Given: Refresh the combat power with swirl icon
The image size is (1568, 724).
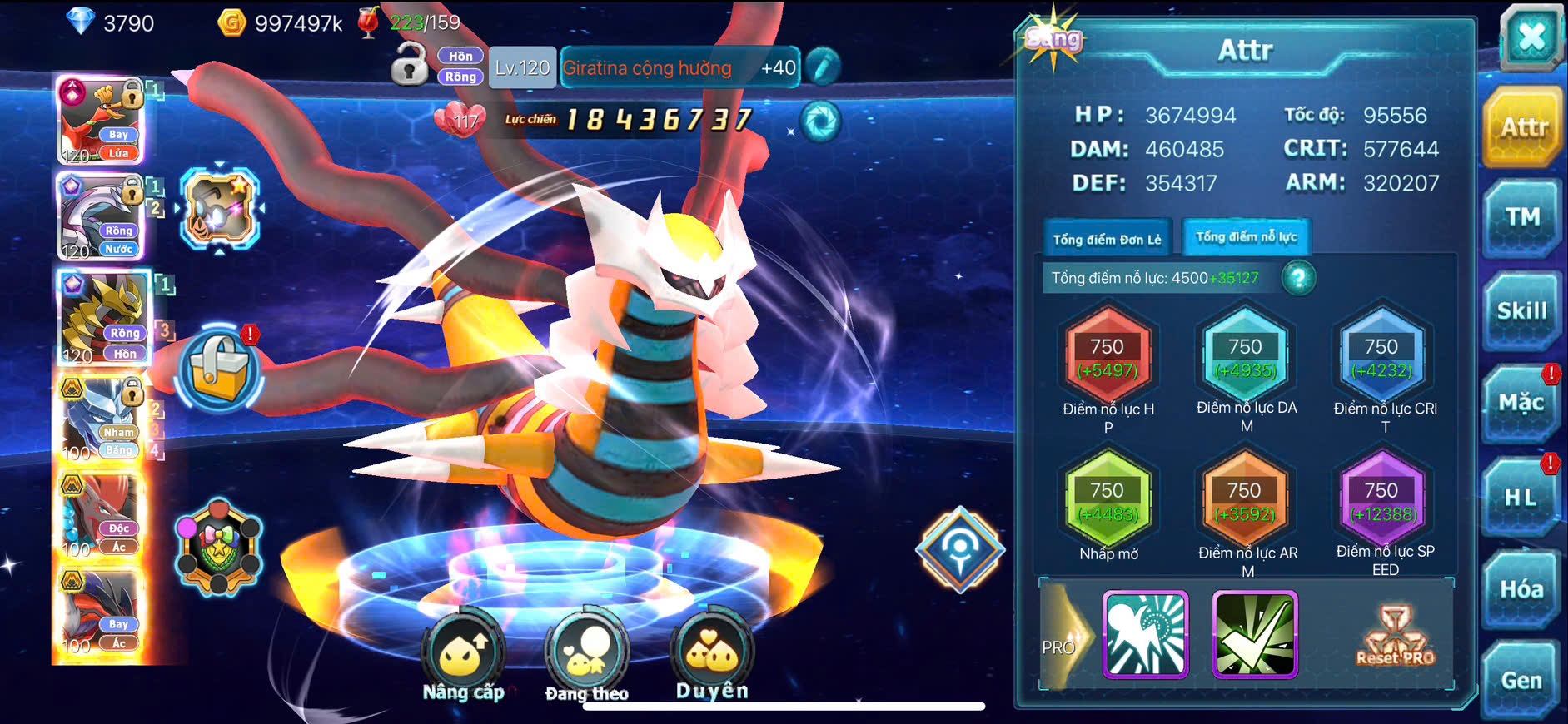Looking at the screenshot, I should [x=820, y=121].
